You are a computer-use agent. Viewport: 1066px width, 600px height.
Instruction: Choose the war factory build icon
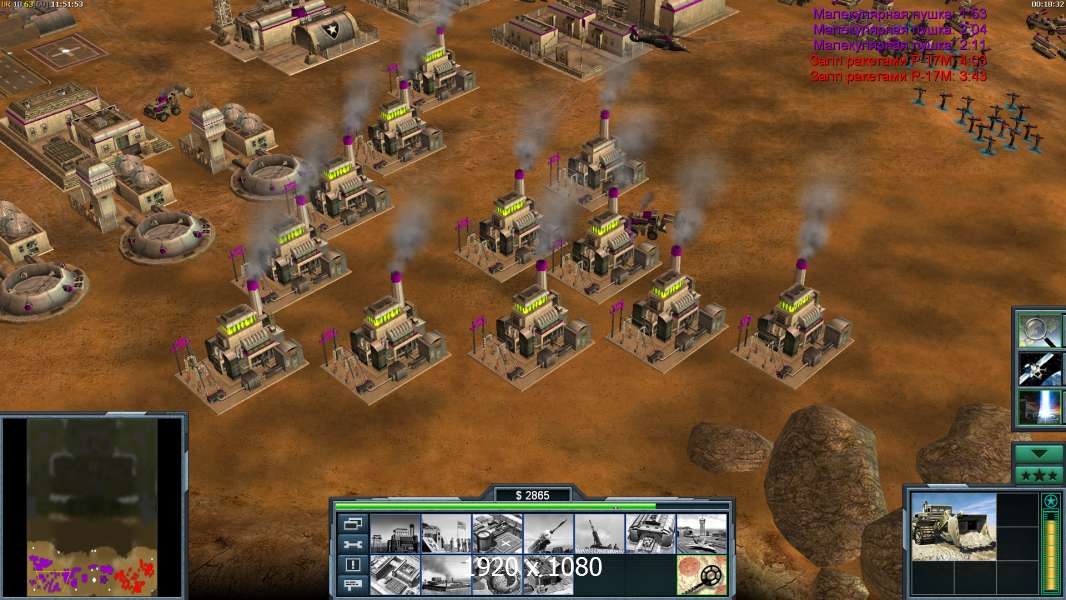click(x=649, y=534)
